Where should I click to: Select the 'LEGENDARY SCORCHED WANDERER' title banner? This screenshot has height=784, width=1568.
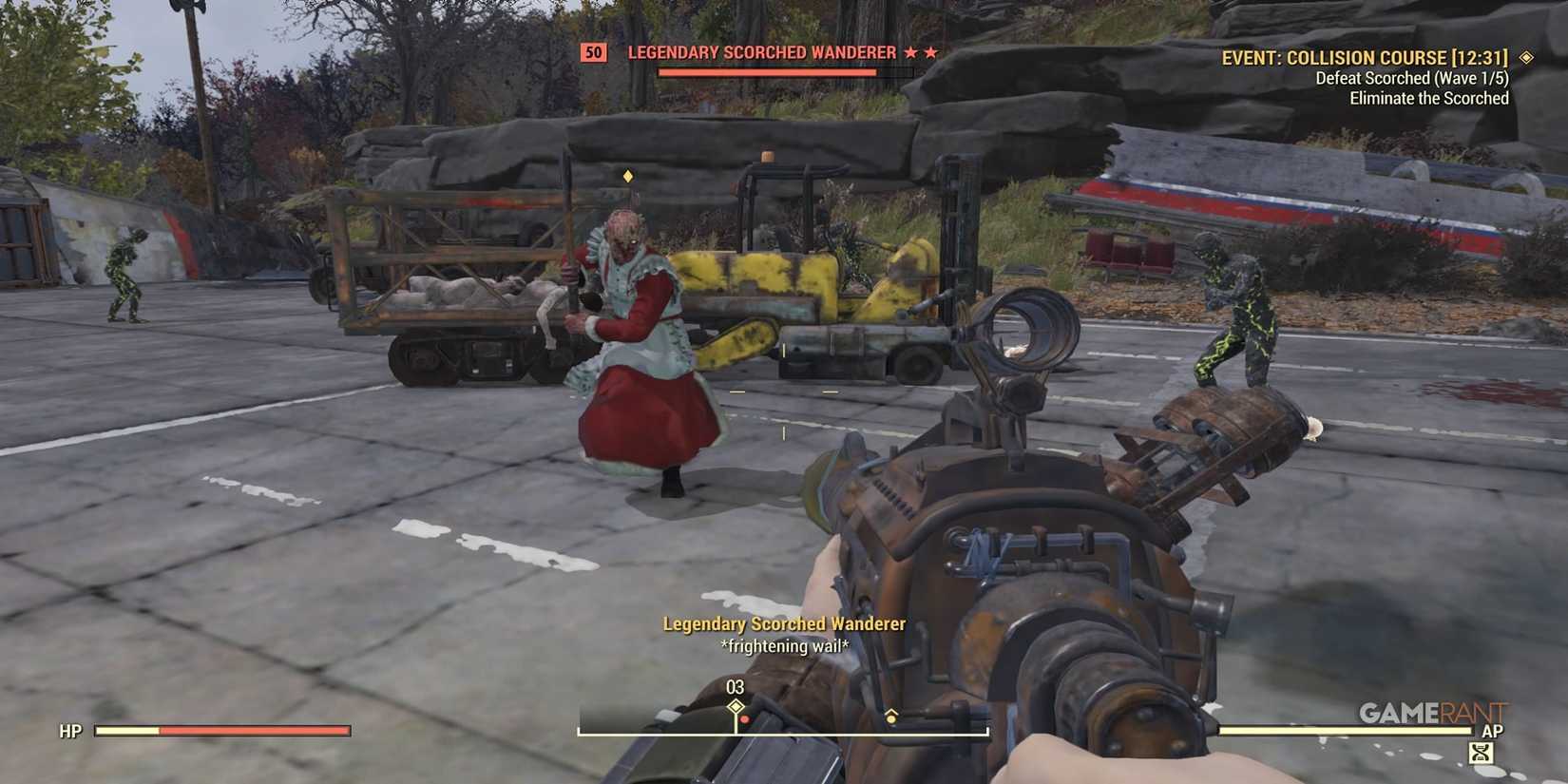pyautogui.click(x=762, y=52)
